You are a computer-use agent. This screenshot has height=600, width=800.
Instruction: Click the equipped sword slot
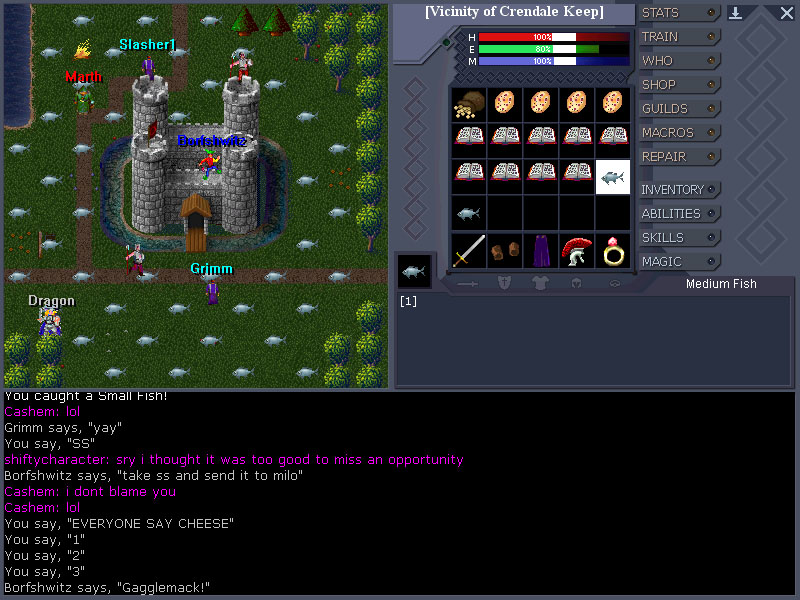(469, 250)
